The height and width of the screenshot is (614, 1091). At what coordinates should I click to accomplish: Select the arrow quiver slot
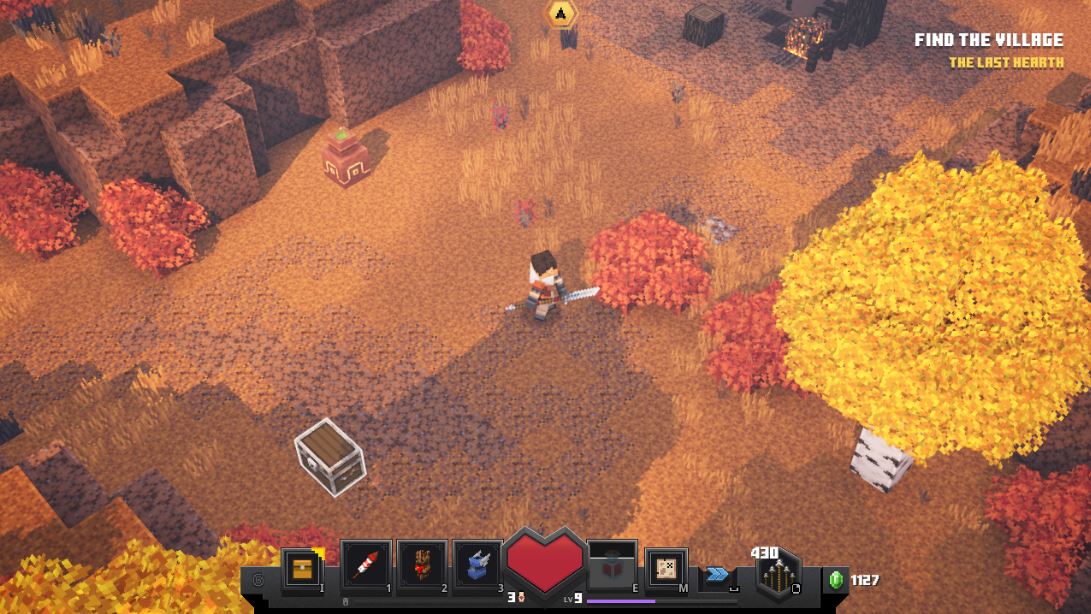[x=777, y=577]
